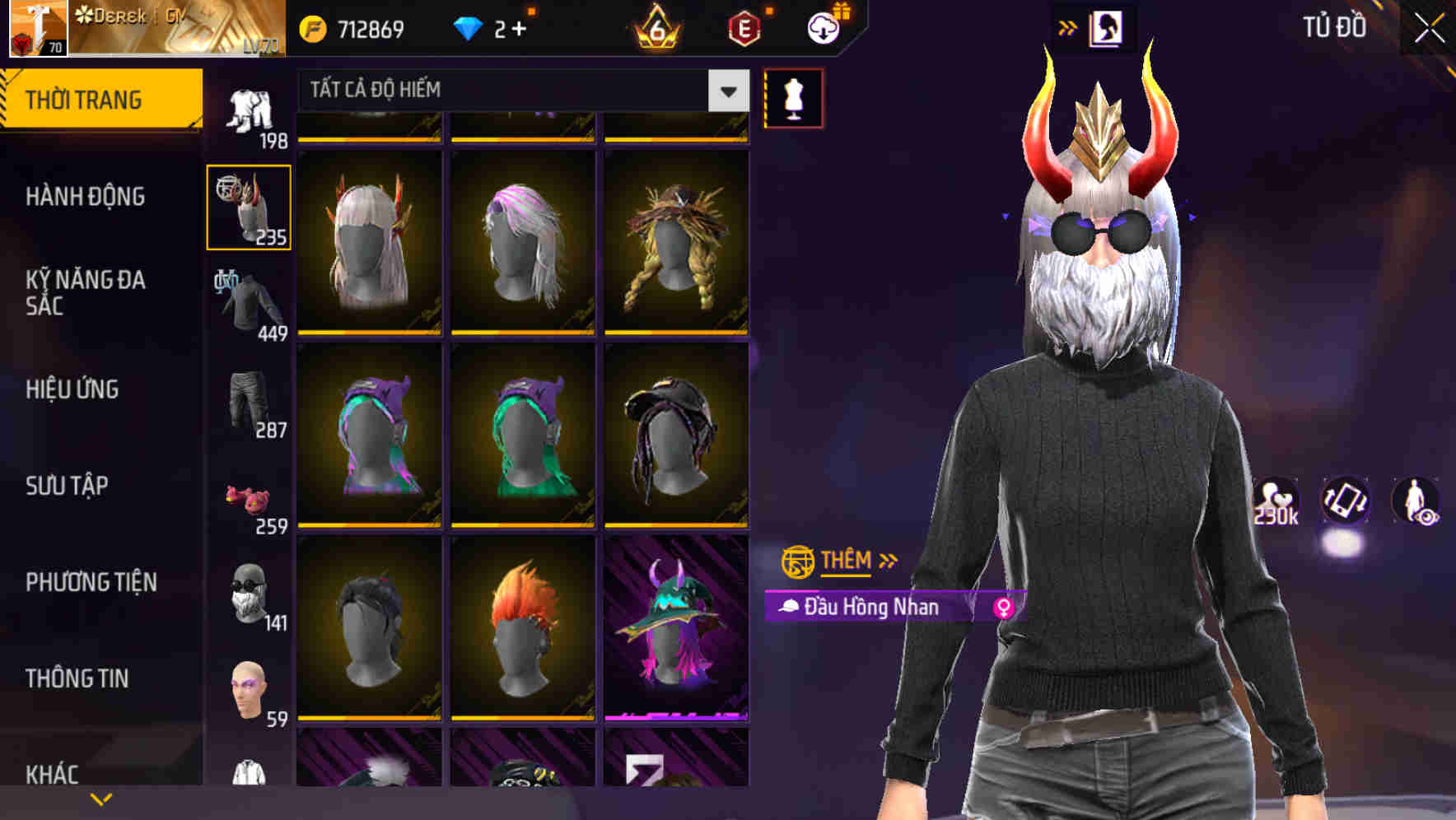The width and height of the screenshot is (1456, 820).
Task: Select the pants category icon showing 287 items
Action: click(x=247, y=403)
